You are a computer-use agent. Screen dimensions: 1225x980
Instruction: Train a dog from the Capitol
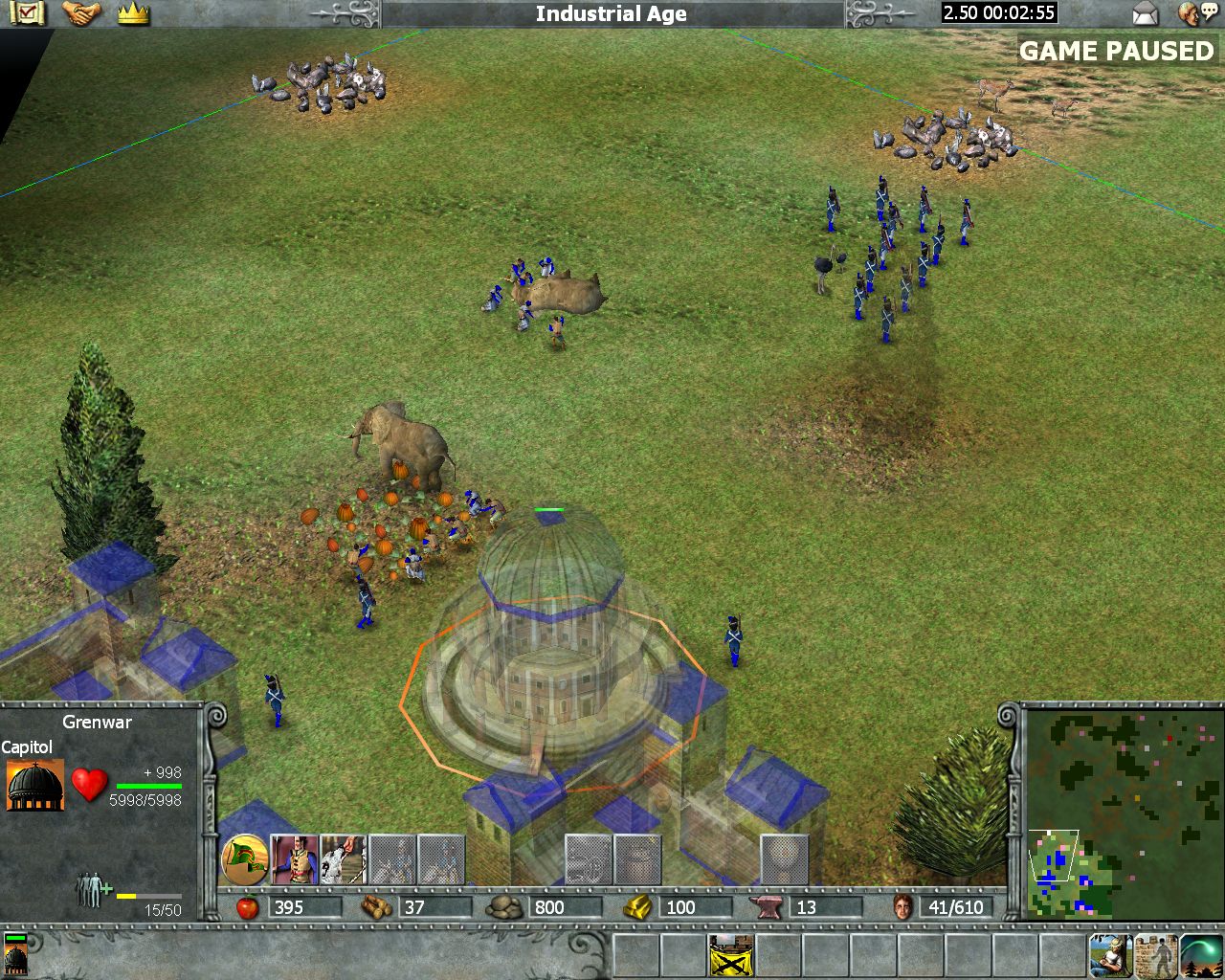[343, 859]
